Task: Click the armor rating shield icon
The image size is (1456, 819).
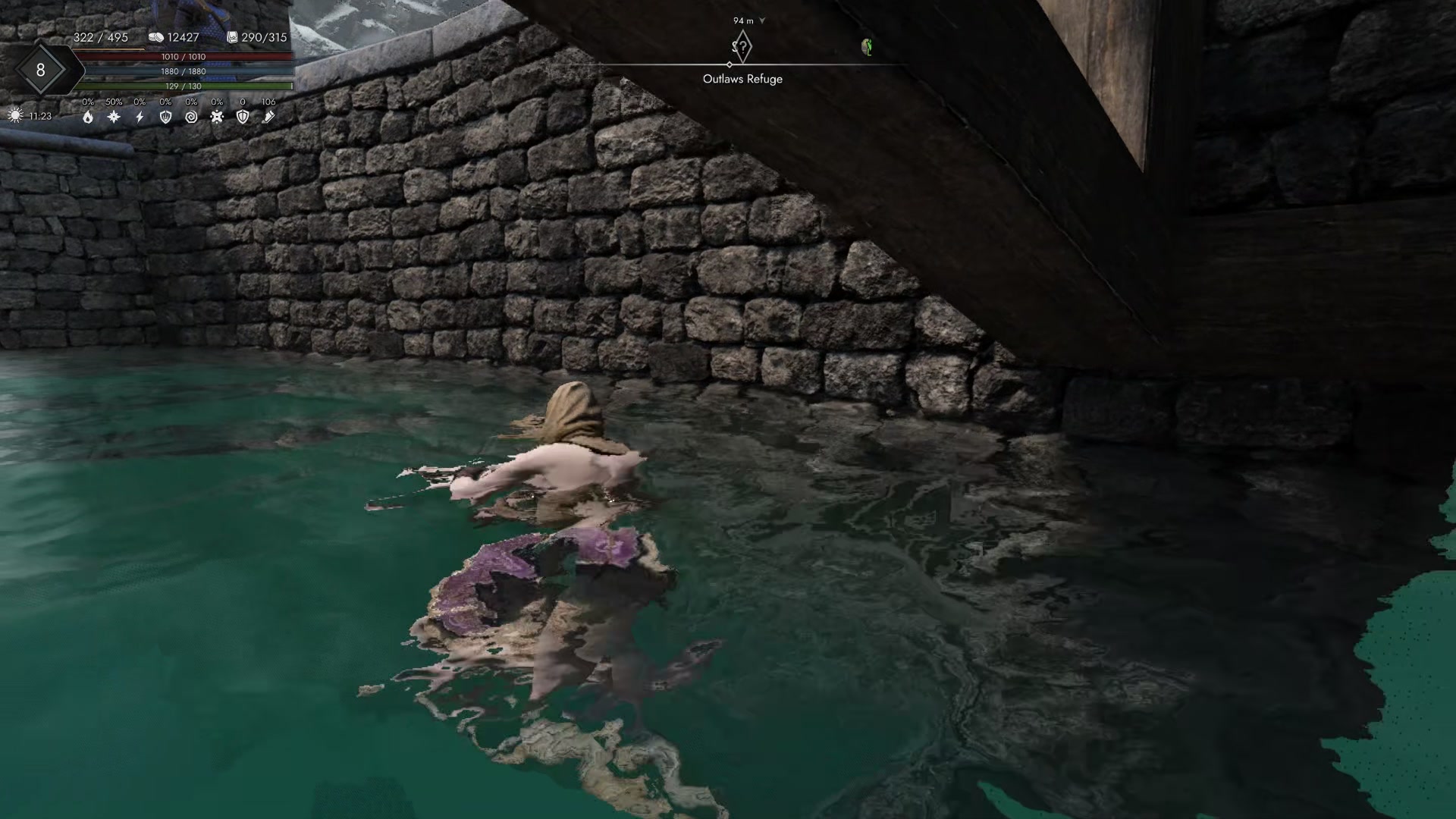Action: pyautogui.click(x=243, y=117)
